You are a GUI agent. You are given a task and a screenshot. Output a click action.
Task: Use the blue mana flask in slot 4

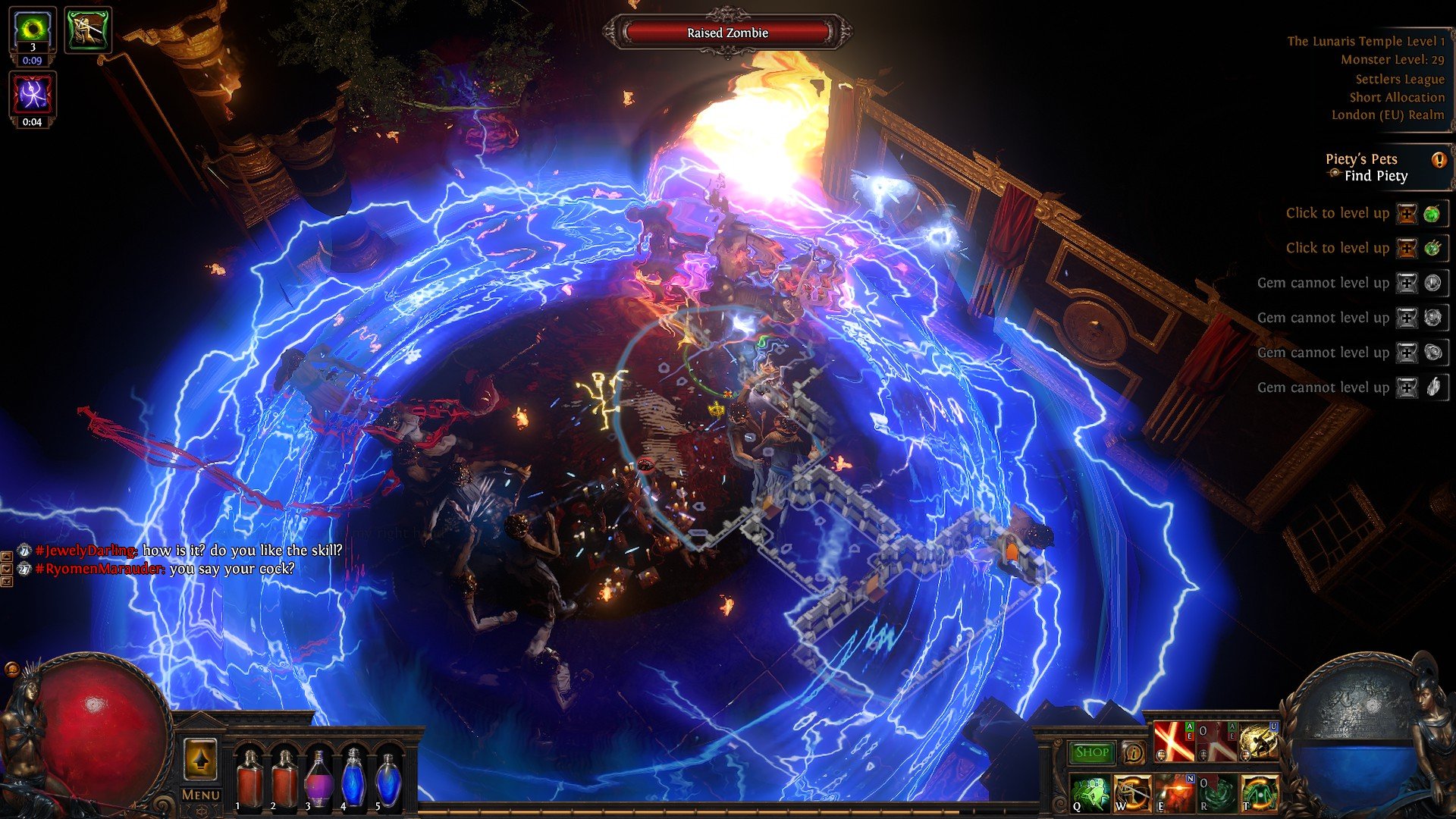coord(354,778)
